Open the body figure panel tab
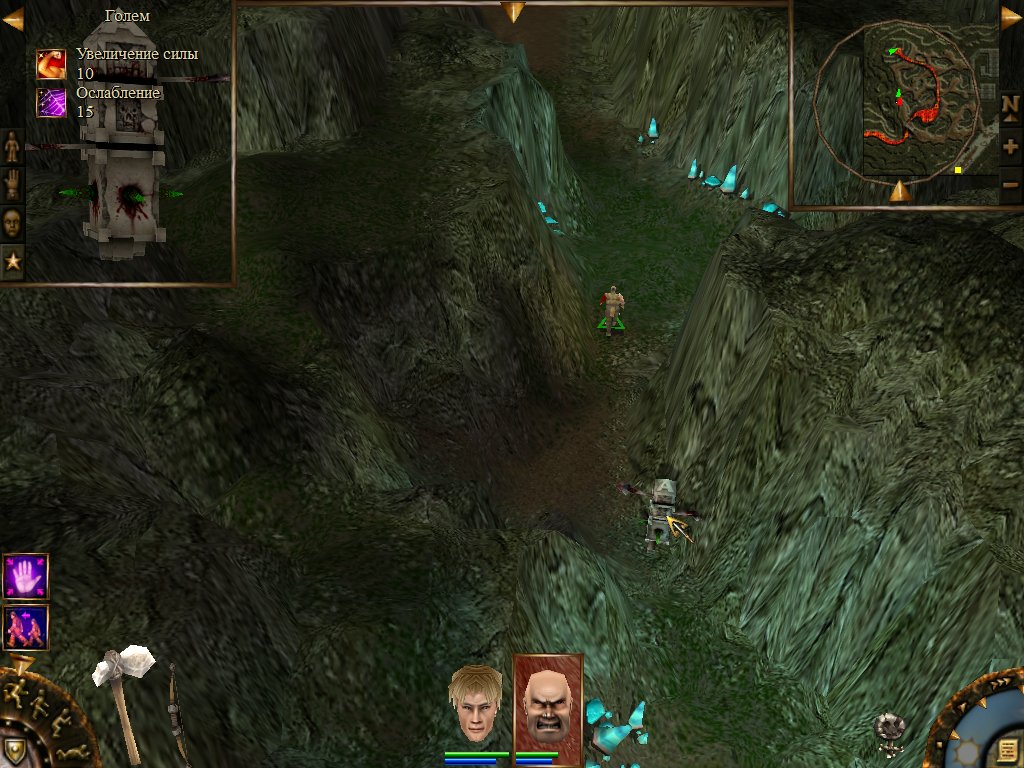This screenshot has width=1024, height=768. click(x=12, y=147)
